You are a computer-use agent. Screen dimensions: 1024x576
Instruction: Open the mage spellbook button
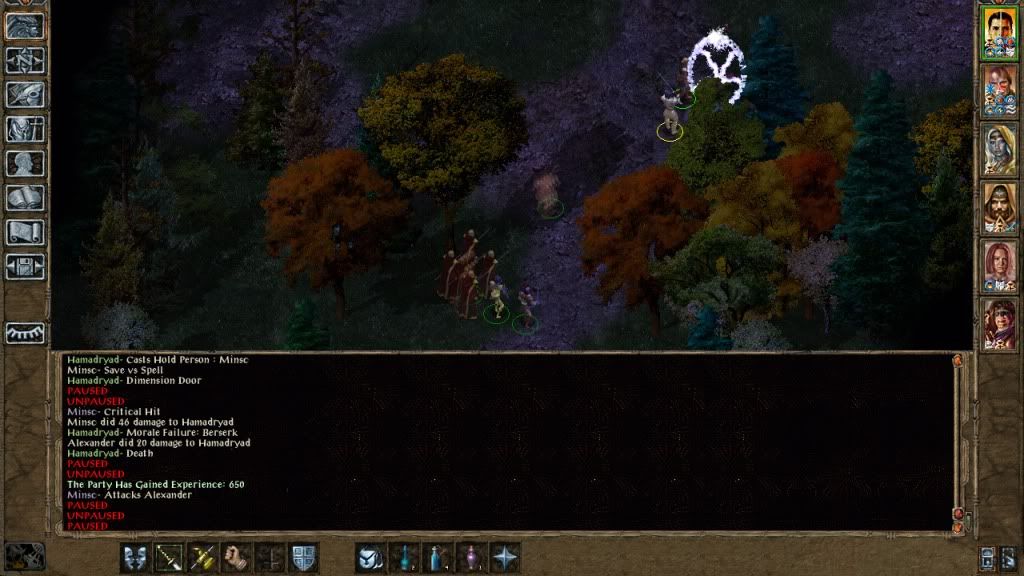click(x=25, y=198)
